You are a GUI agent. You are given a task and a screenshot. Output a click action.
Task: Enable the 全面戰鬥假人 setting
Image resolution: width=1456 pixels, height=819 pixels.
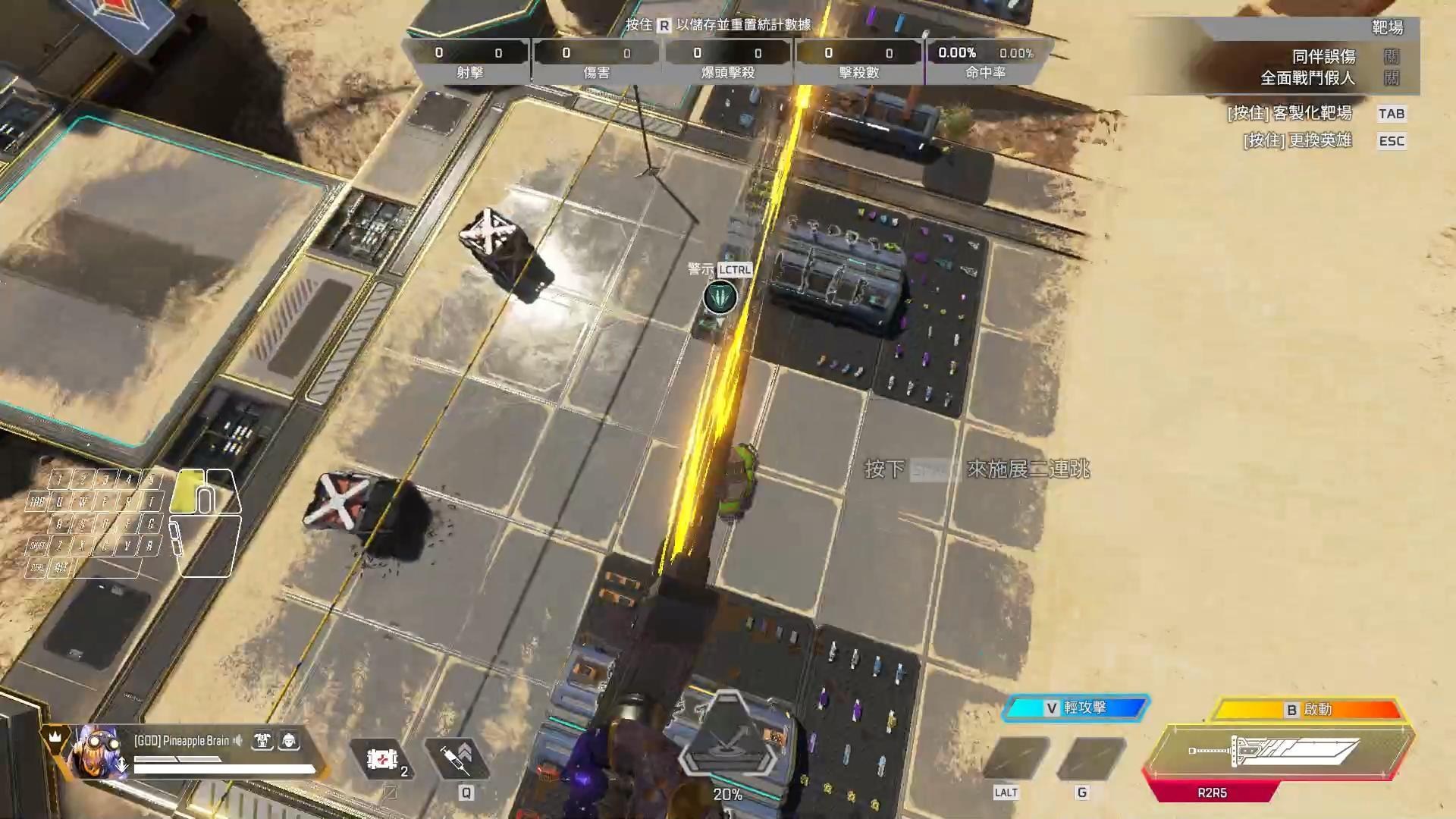coord(1392,78)
